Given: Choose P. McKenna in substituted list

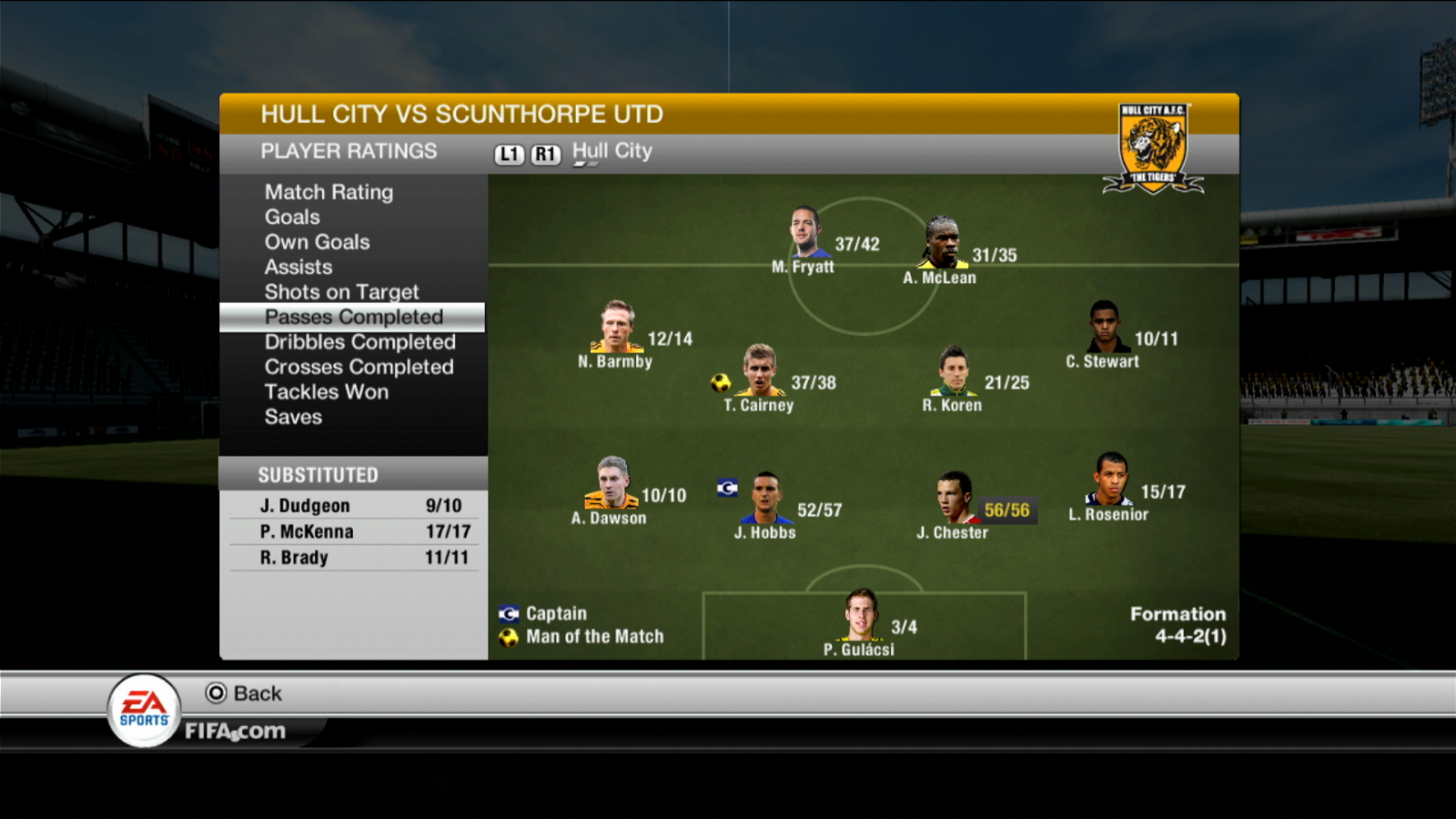Looking at the screenshot, I should pos(355,531).
